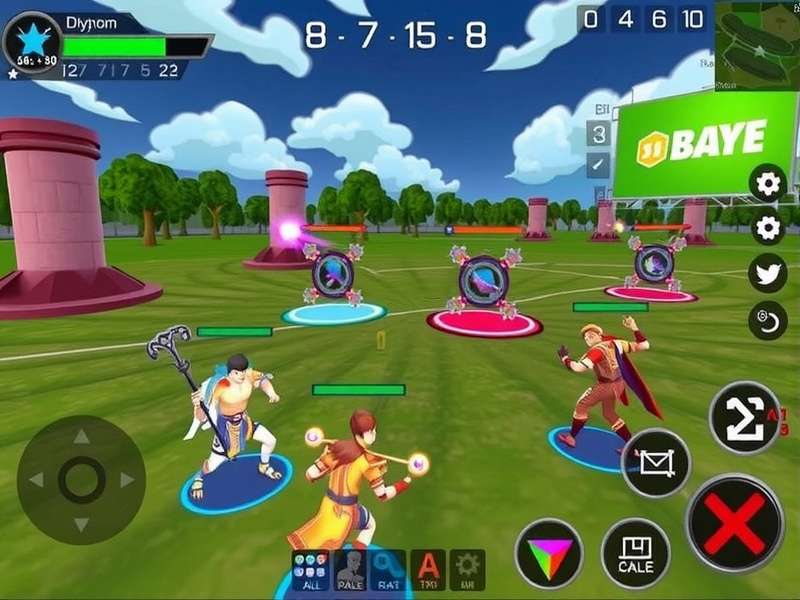Select the RAT magnifier slot
Screen dimensions: 800x600
coord(388,570)
